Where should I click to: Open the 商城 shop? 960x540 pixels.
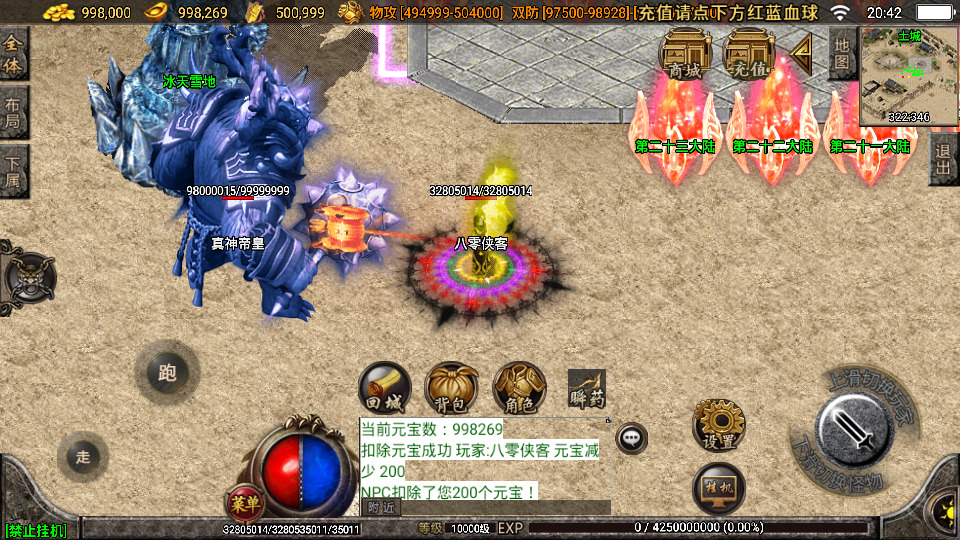[x=685, y=52]
